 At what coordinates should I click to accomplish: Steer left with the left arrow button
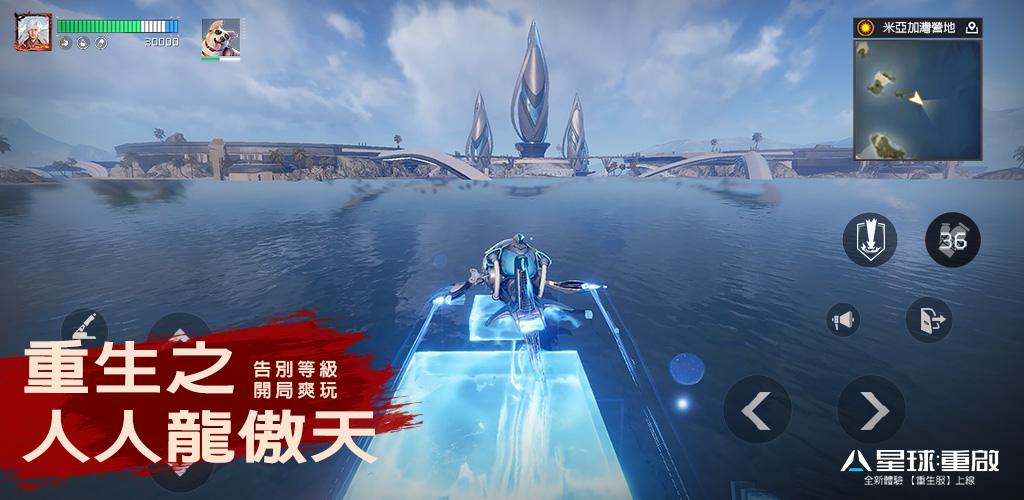(x=757, y=409)
